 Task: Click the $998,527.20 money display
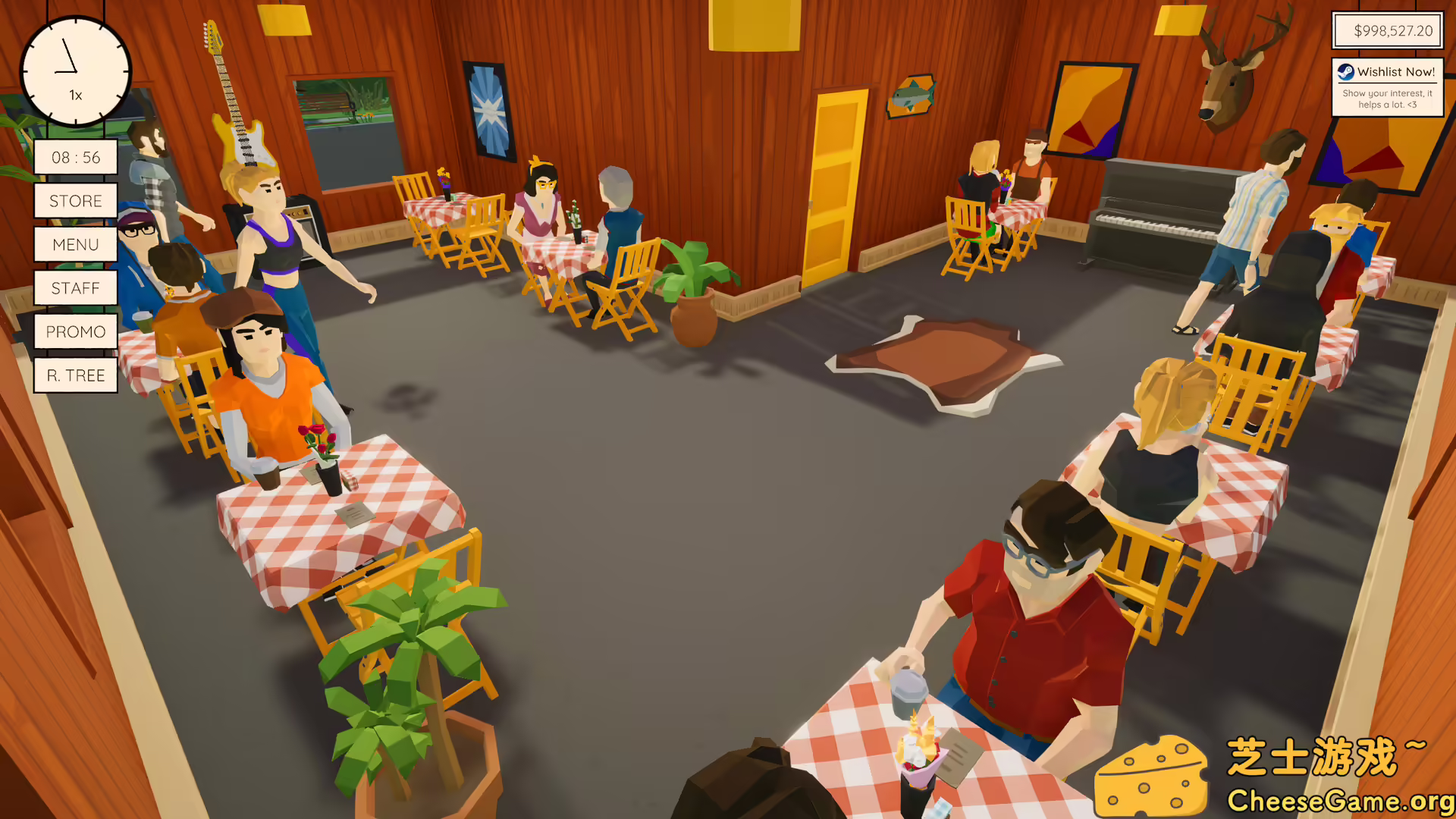[1387, 31]
